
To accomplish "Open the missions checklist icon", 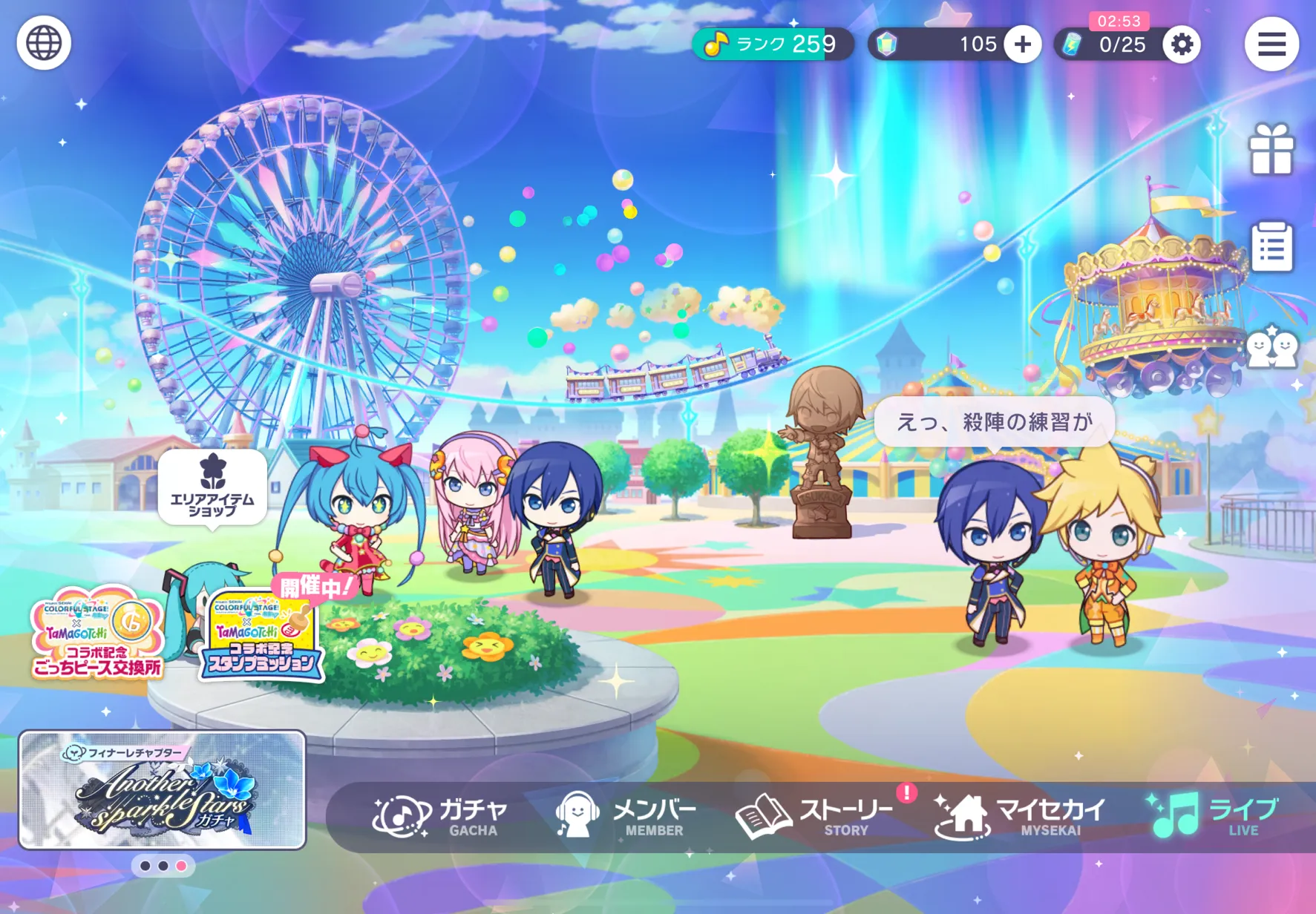I will point(1271,247).
